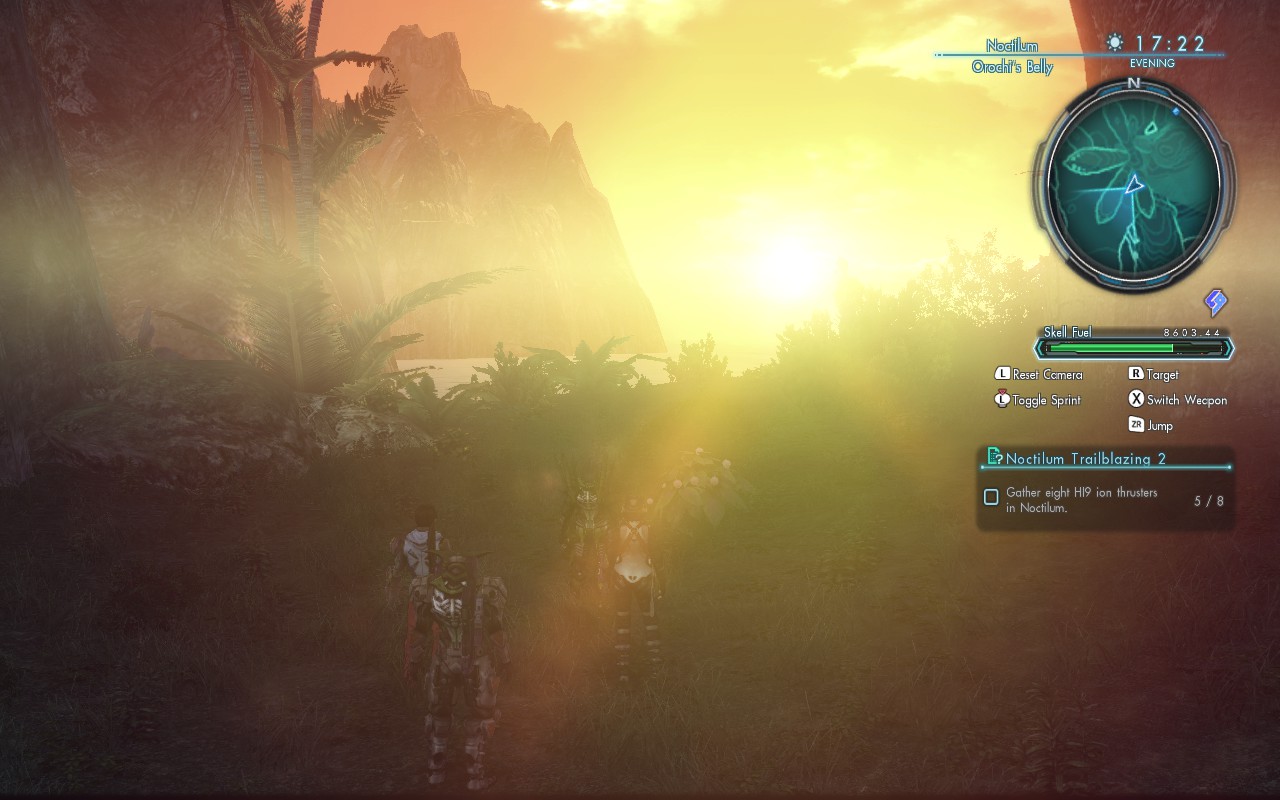Screen dimensions: 1280x800
Task: Select the Noctilum Trailblazing 2 quest tracker
Action: (x=1085, y=459)
